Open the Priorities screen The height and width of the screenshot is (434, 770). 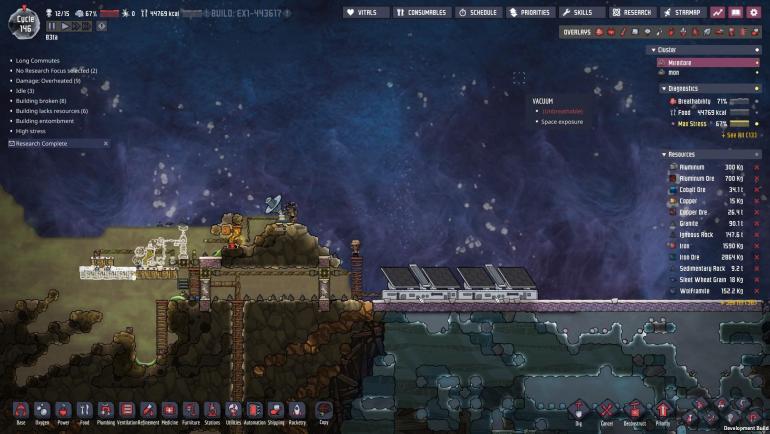pyautogui.click(x=529, y=13)
